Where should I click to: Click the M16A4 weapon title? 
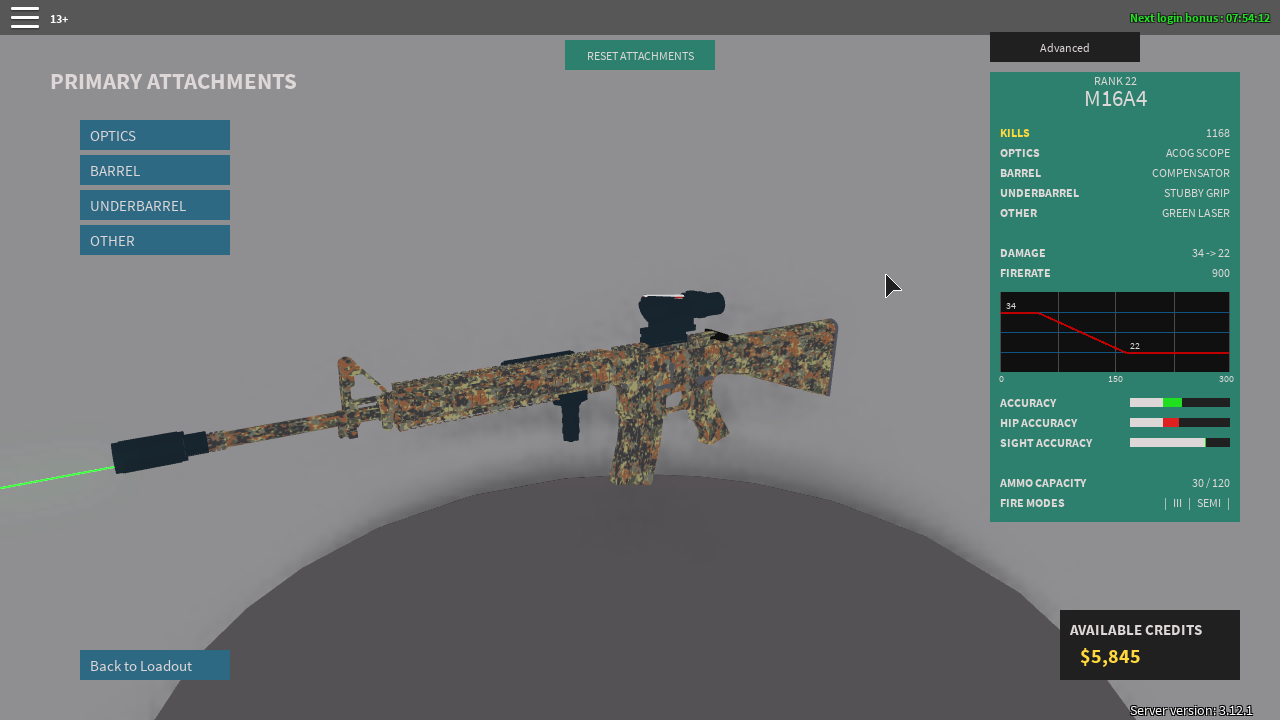click(1115, 98)
